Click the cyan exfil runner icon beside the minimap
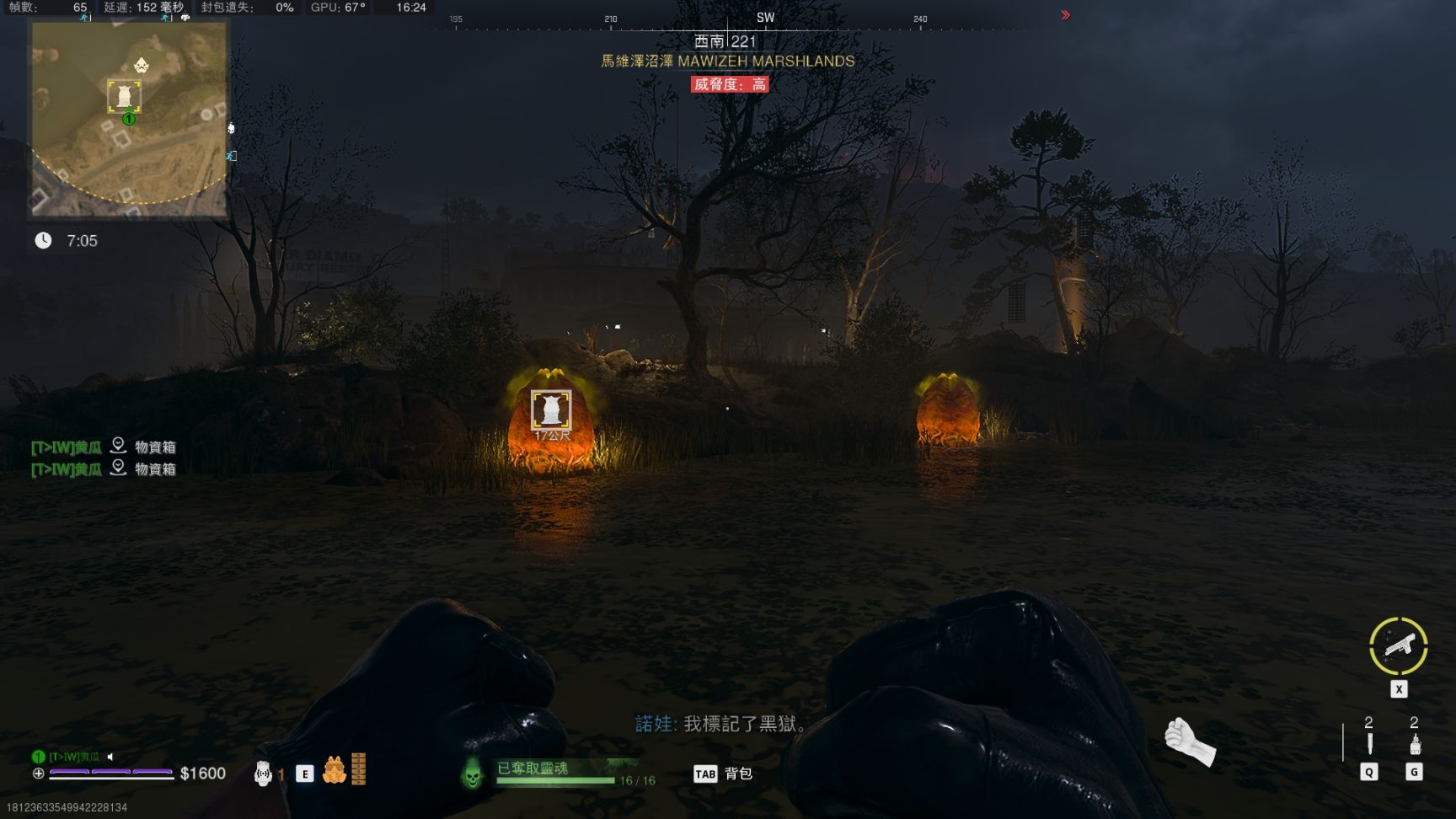This screenshot has width=1456, height=819. (231, 156)
